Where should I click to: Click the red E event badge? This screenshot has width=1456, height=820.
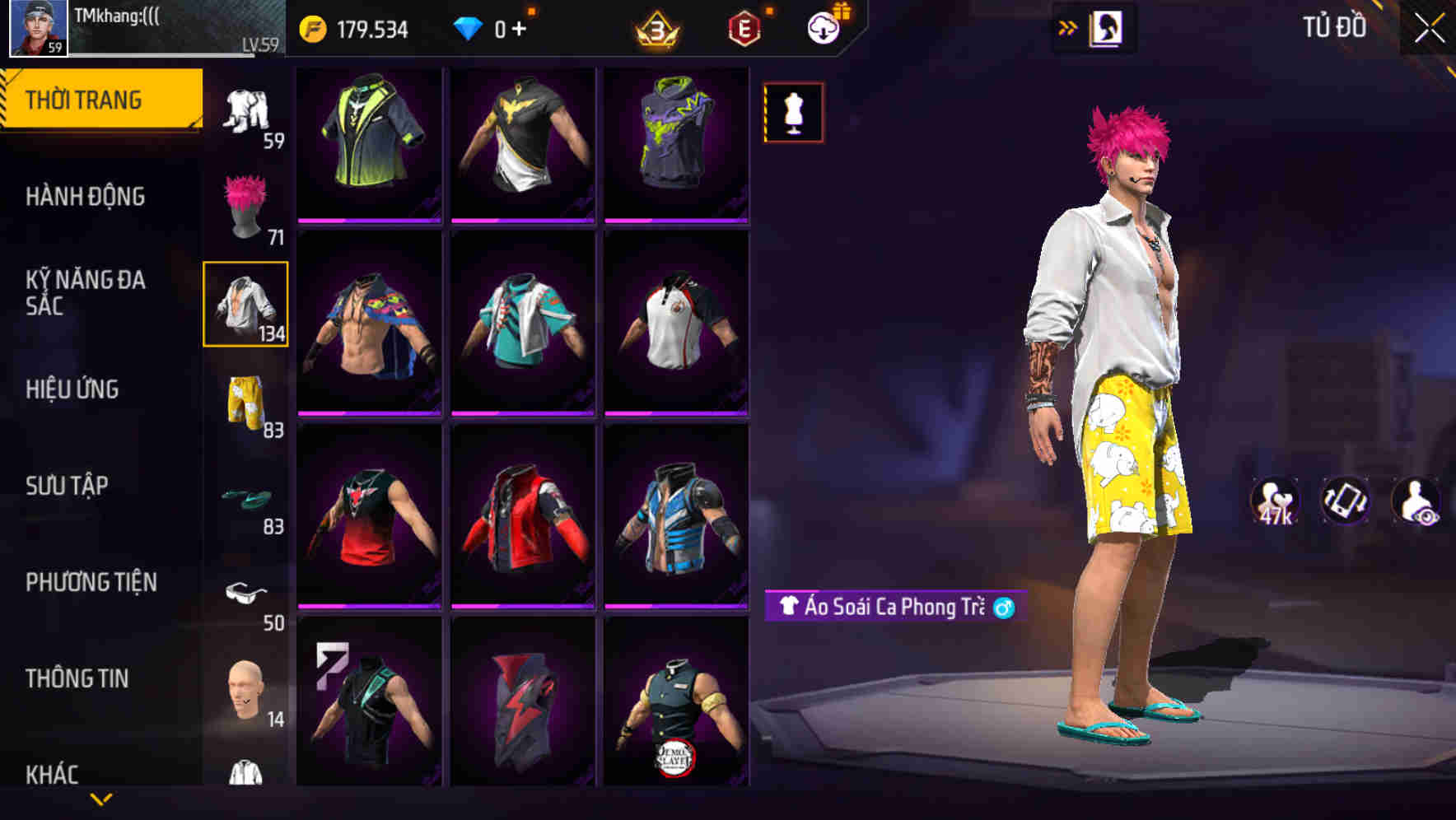pyautogui.click(x=743, y=26)
